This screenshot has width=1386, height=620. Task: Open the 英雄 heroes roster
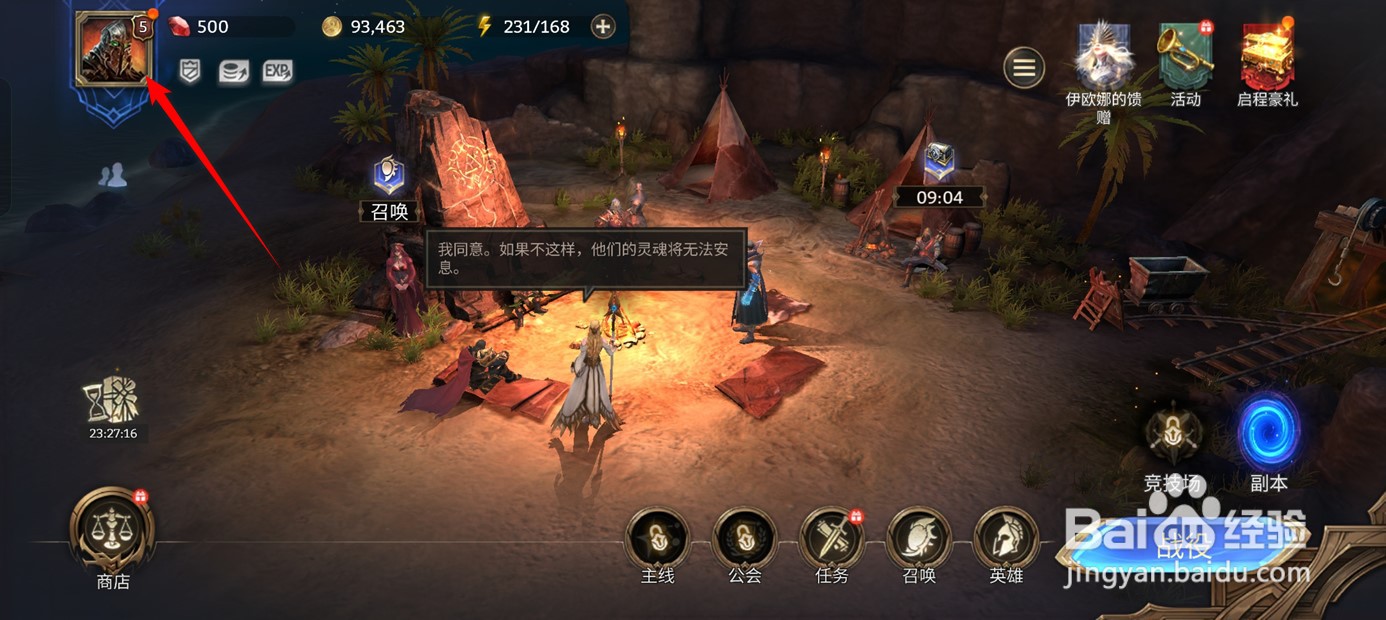pyautogui.click(x=1005, y=539)
